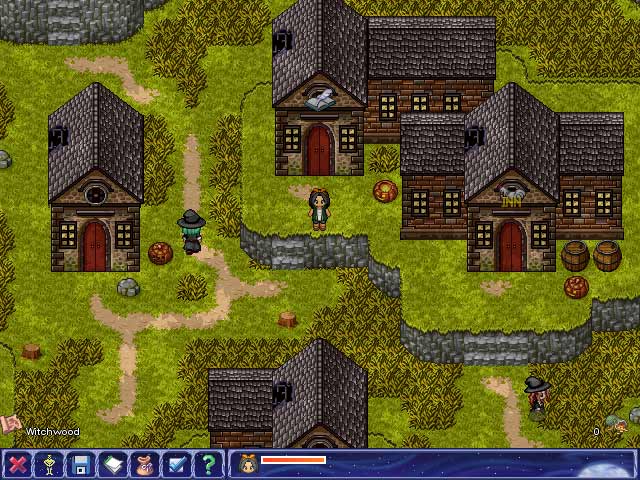Open help with the green question mark
Viewport: 640px width, 480px height.
pos(208,464)
